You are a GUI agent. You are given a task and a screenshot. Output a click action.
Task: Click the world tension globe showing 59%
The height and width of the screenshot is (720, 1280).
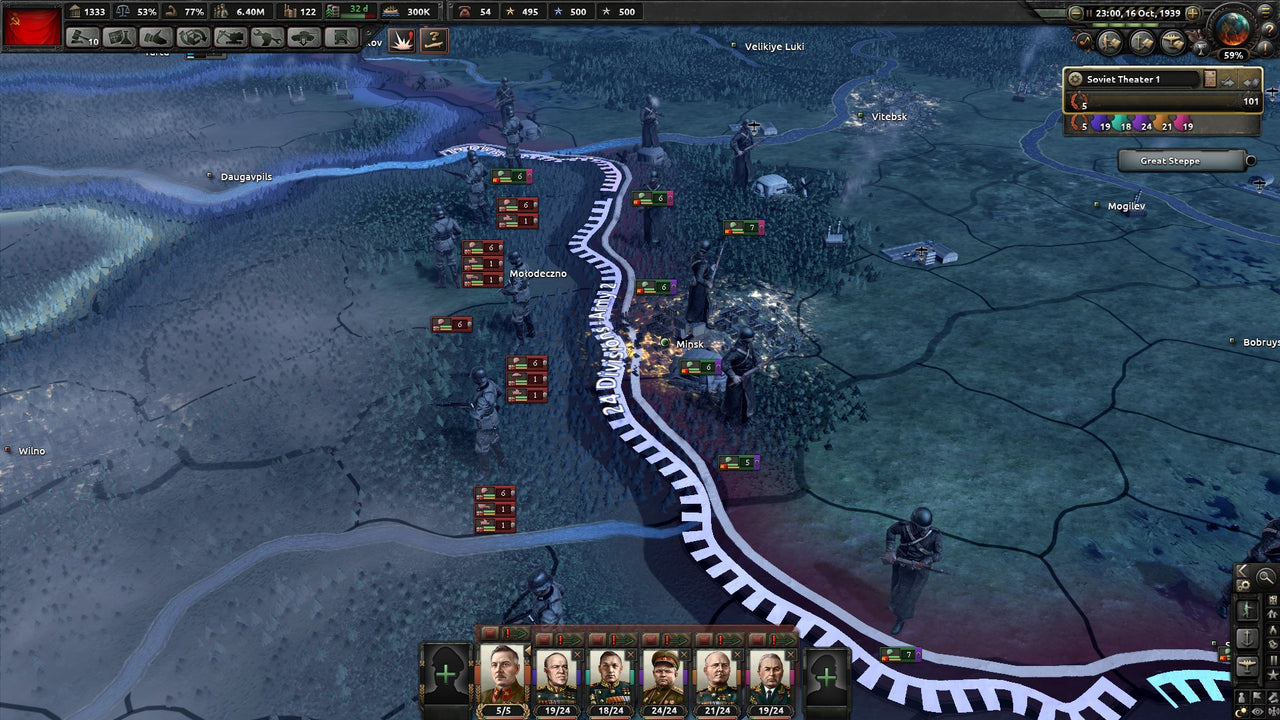pyautogui.click(x=1231, y=30)
